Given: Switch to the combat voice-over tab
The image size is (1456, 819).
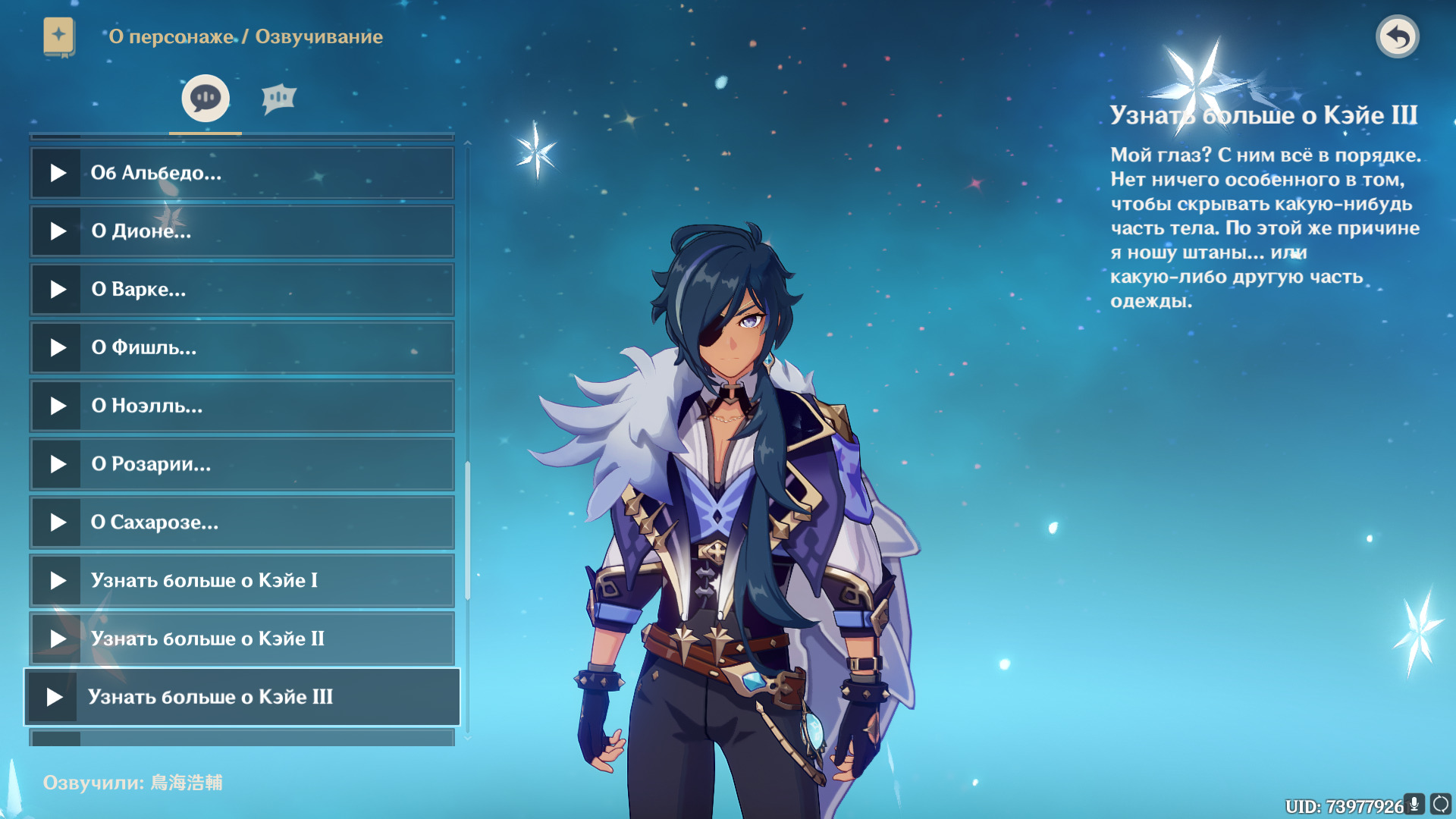Looking at the screenshot, I should click(278, 99).
